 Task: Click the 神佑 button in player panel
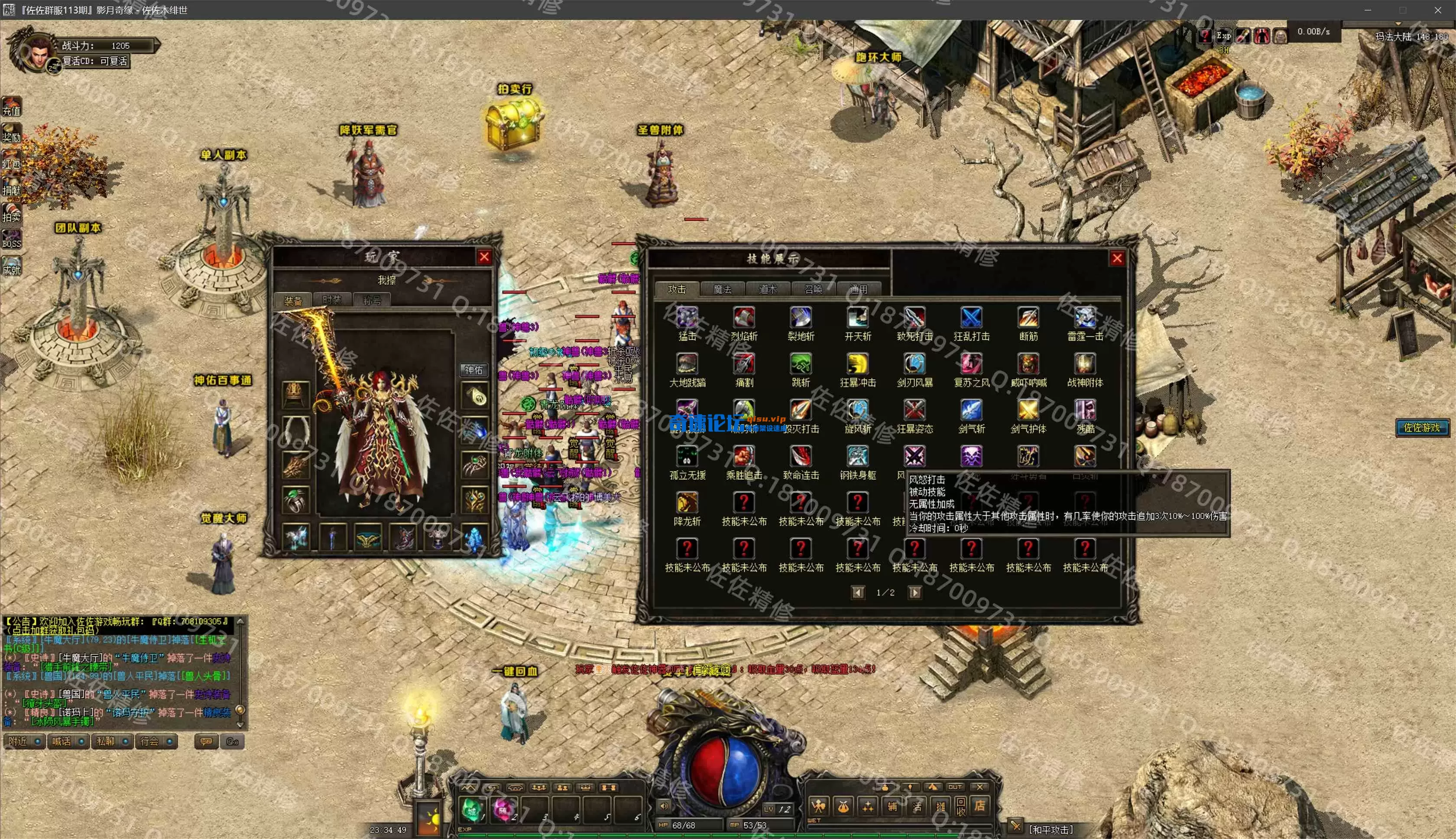(473, 370)
